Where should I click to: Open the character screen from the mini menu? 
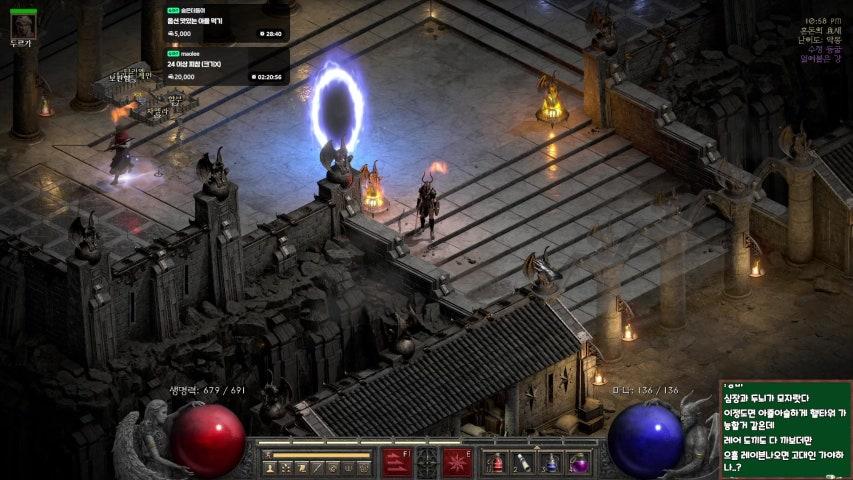(270, 467)
